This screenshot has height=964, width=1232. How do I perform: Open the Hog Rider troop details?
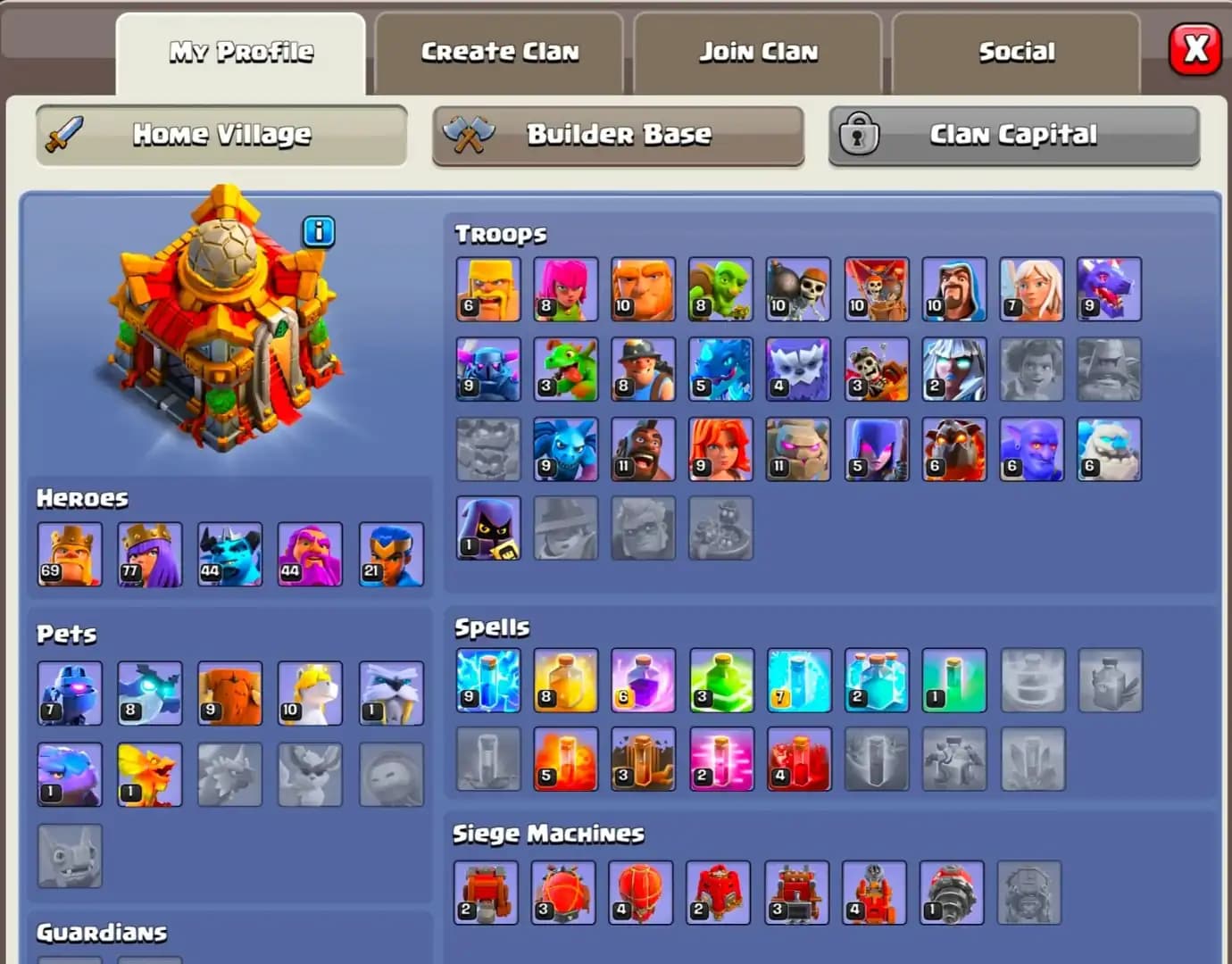644,449
